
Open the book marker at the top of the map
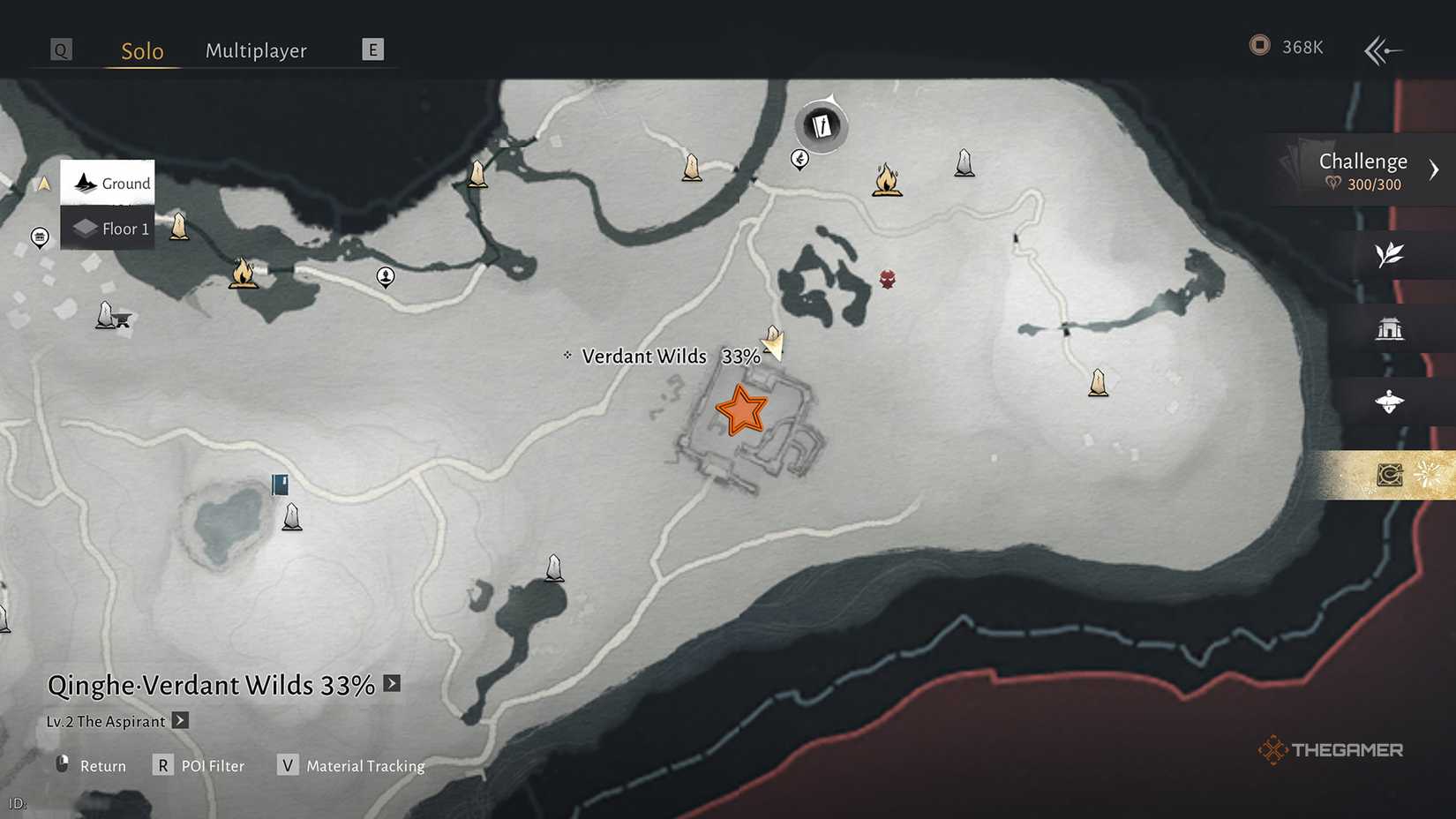tap(821, 126)
